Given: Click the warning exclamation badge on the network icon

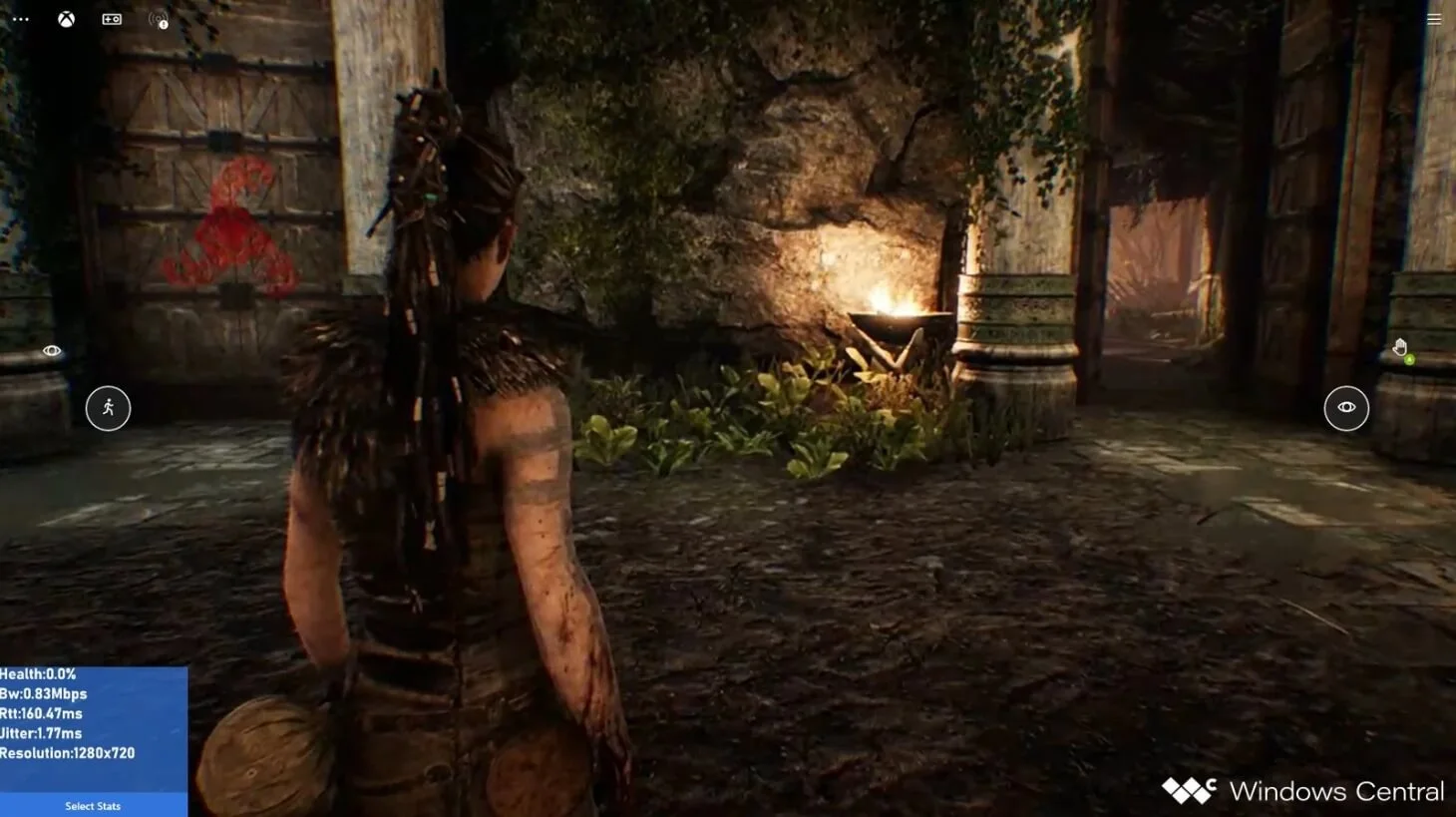Looking at the screenshot, I should 163,26.
